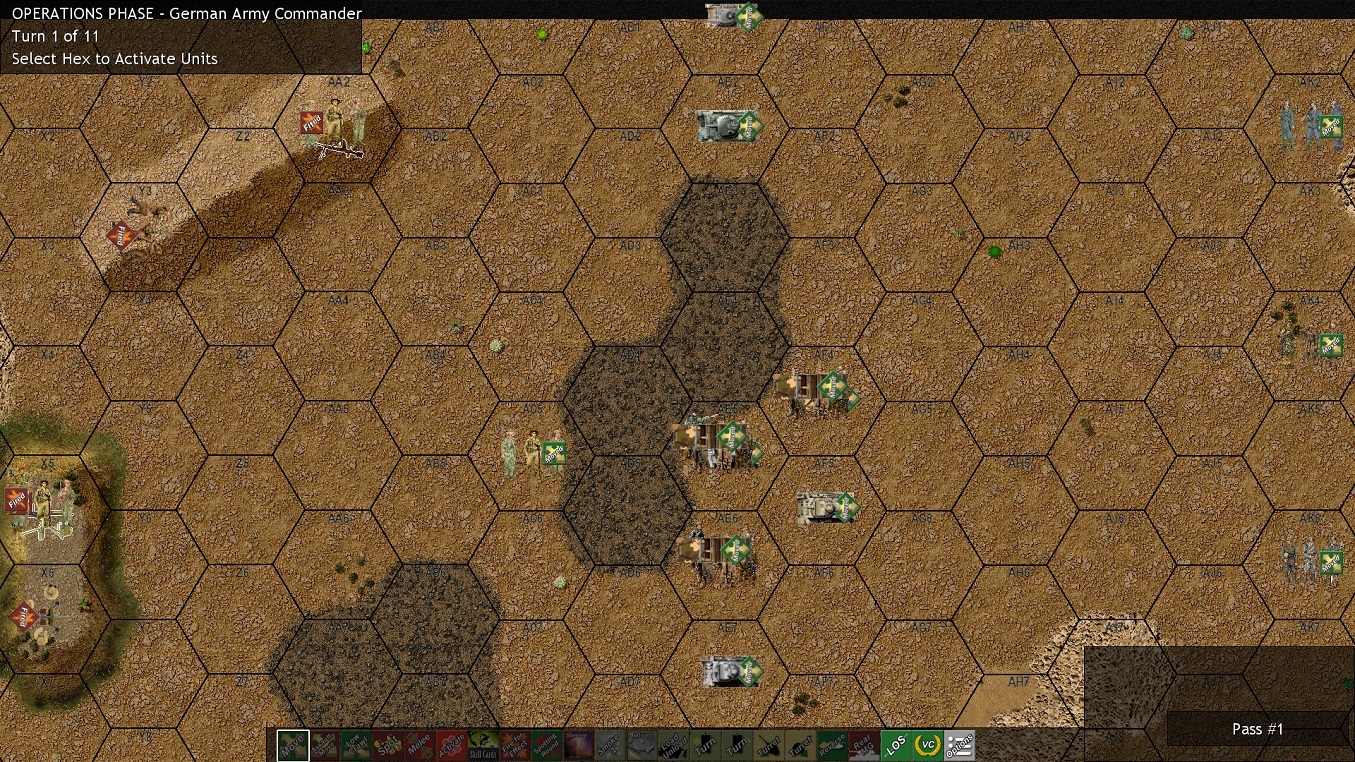Select the Move command icon
The image size is (1355, 762).
coord(292,745)
